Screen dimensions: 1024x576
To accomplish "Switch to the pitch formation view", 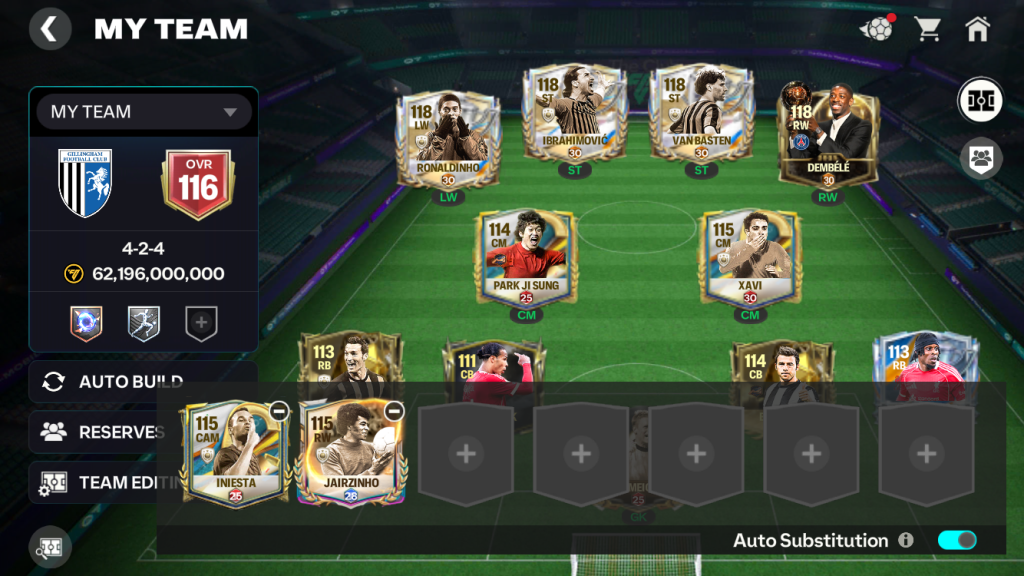I will pyautogui.click(x=981, y=100).
